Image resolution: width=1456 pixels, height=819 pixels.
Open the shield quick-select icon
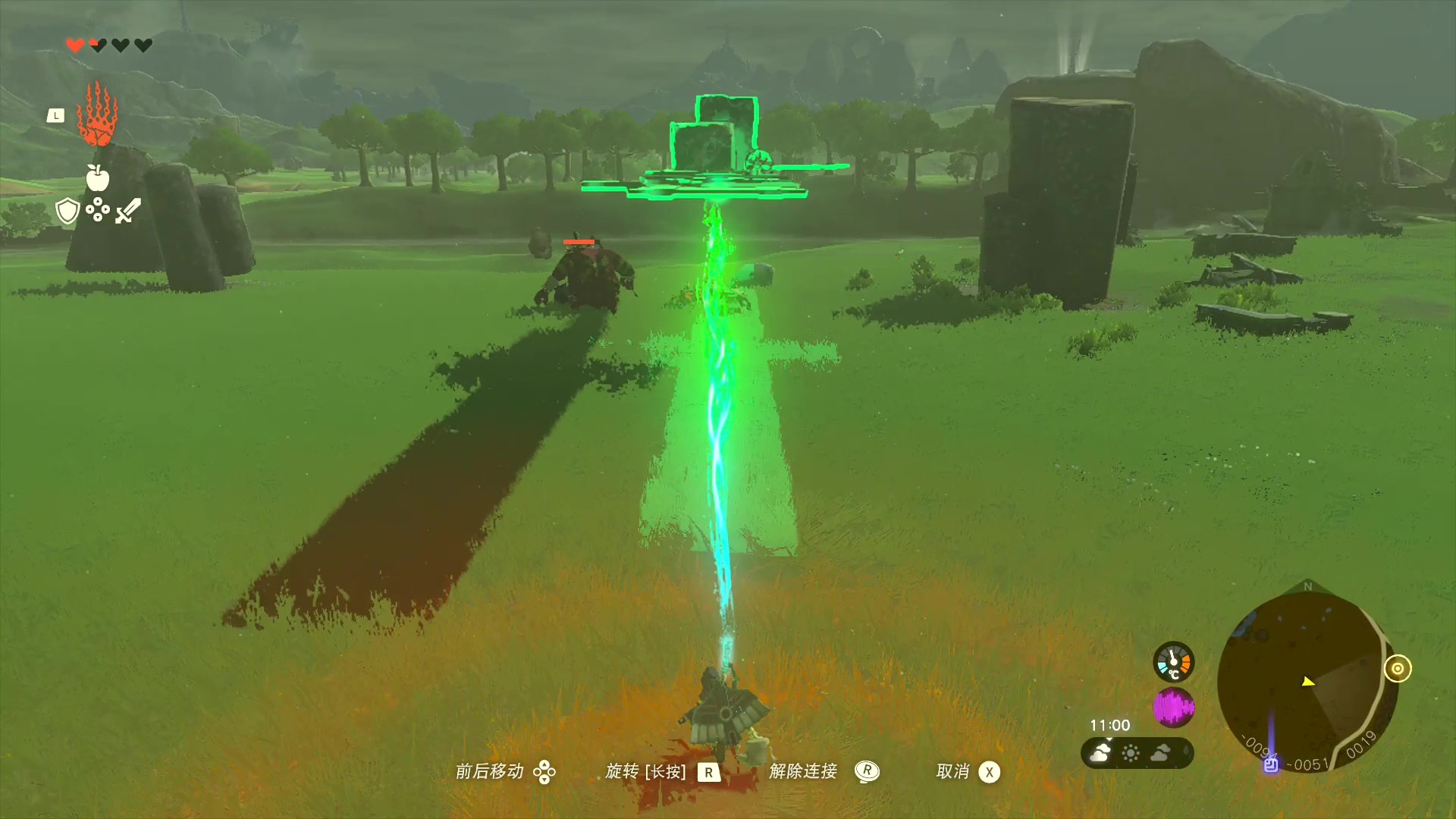[67, 210]
